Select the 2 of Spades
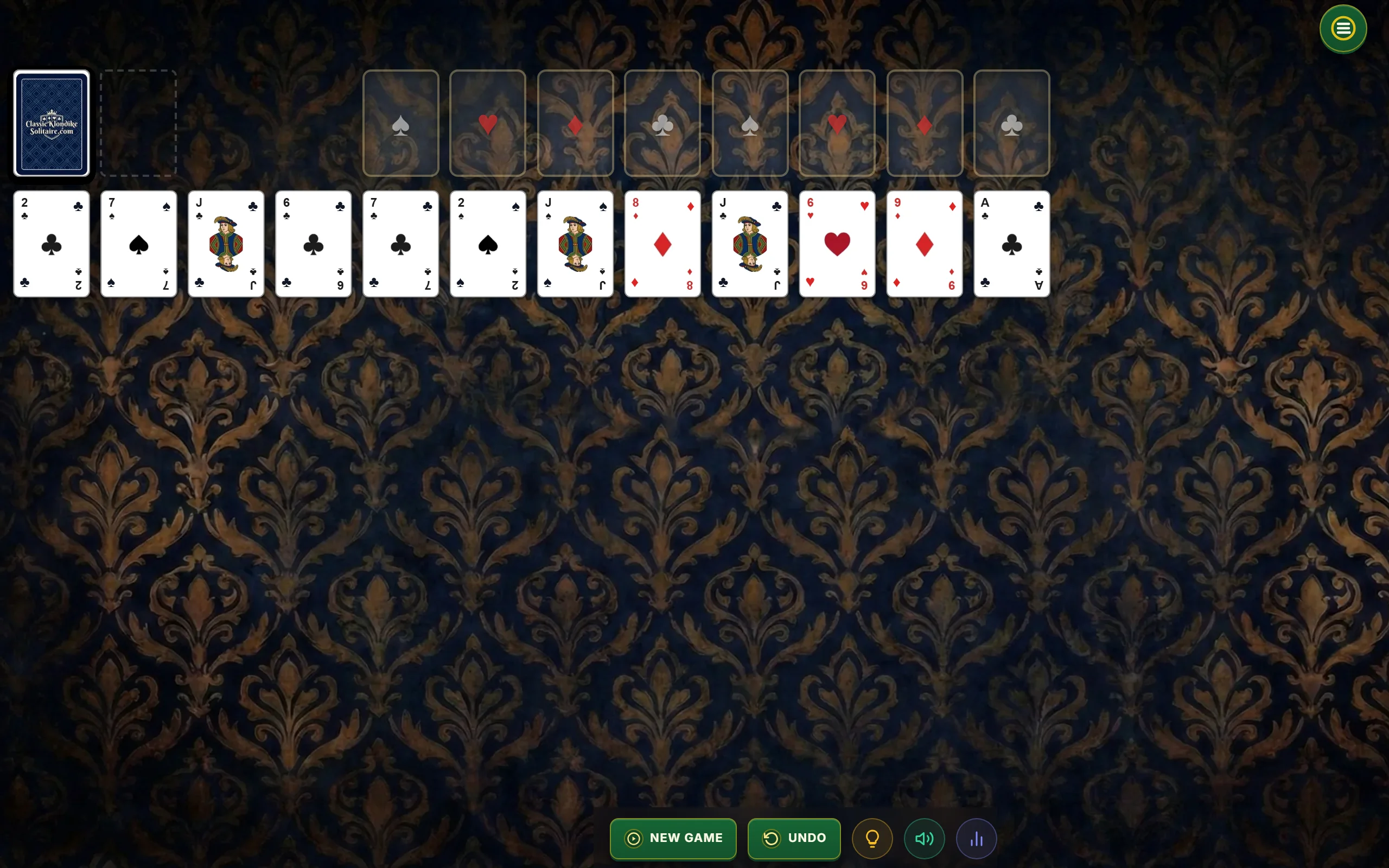The image size is (1389, 868). tap(487, 244)
